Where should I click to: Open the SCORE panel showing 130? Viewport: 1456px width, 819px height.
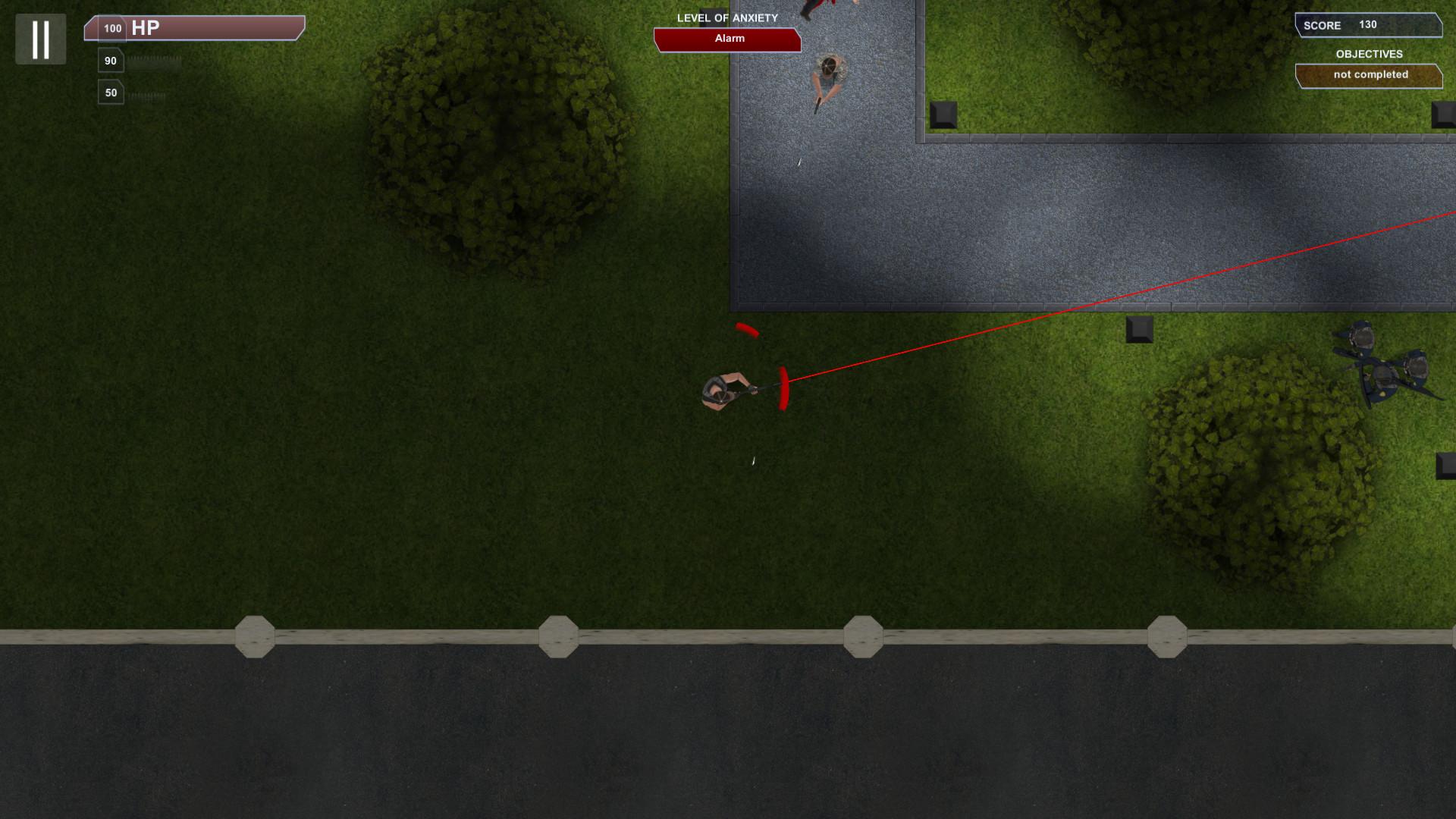click(1369, 25)
